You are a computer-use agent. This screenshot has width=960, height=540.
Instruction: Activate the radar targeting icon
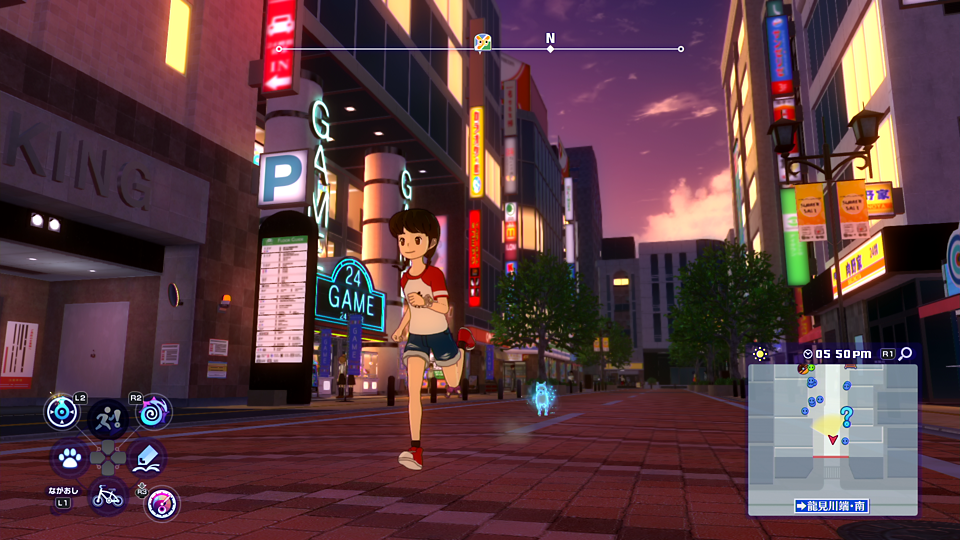point(62,412)
